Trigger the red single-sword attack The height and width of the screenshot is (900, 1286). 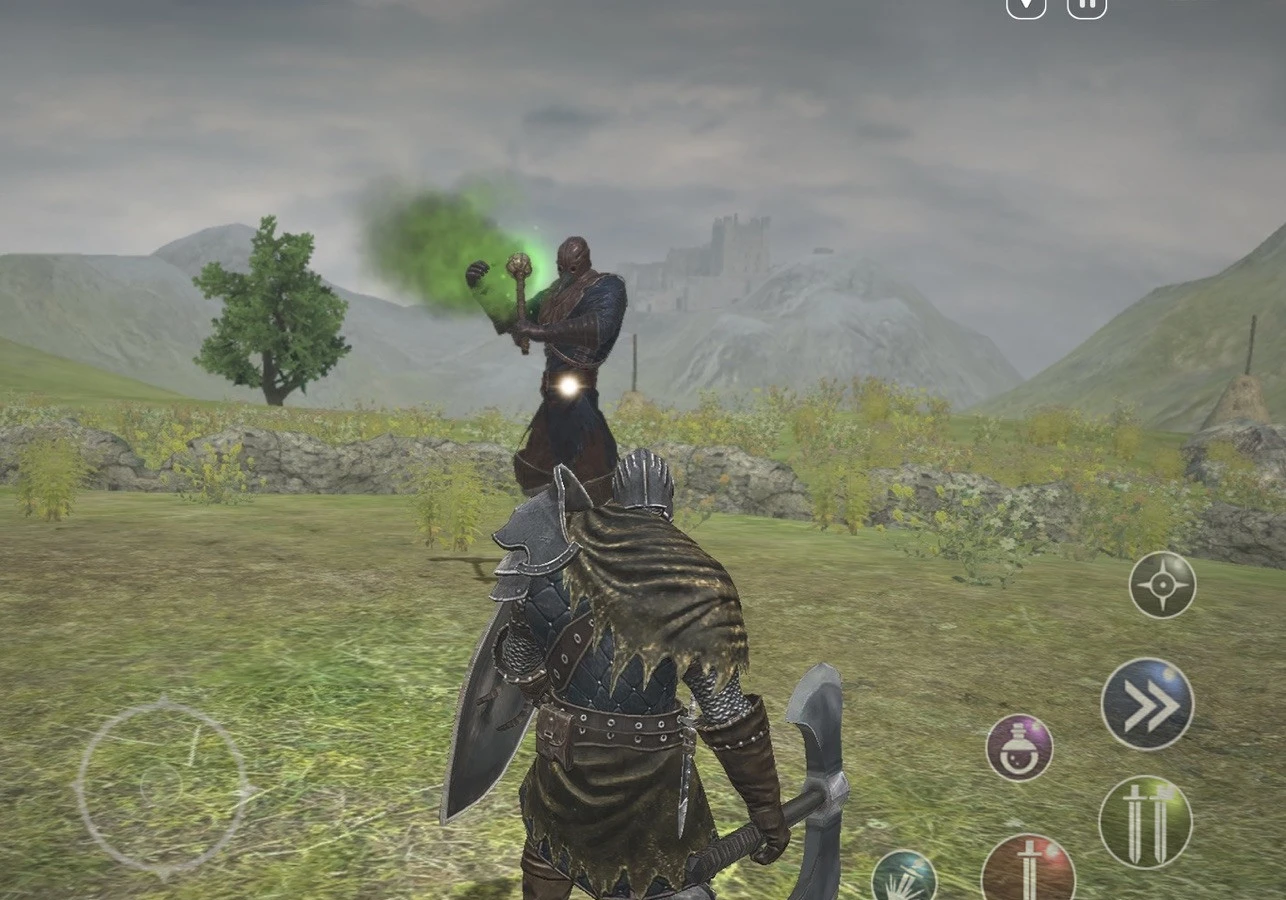[x=1027, y=869]
